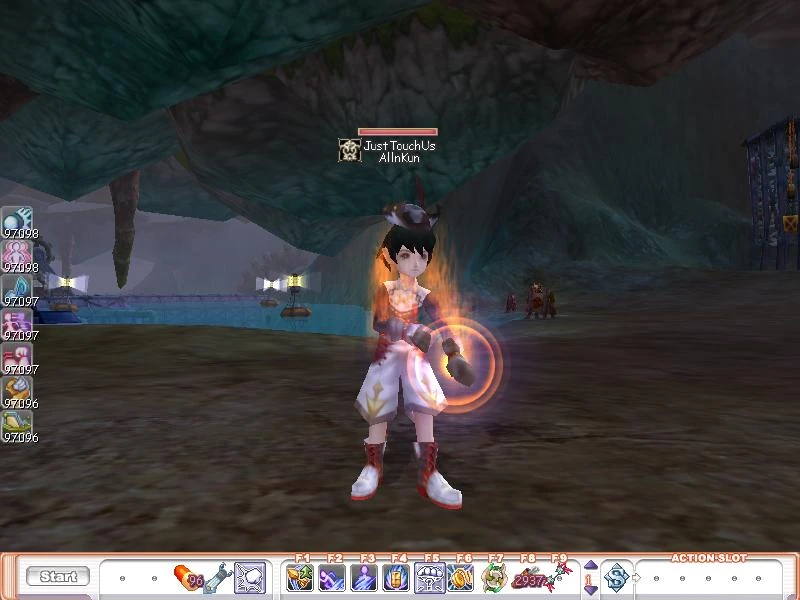The width and height of the screenshot is (800, 600).
Task: Cast the F3 purple standing figure skill
Action: tap(365, 577)
